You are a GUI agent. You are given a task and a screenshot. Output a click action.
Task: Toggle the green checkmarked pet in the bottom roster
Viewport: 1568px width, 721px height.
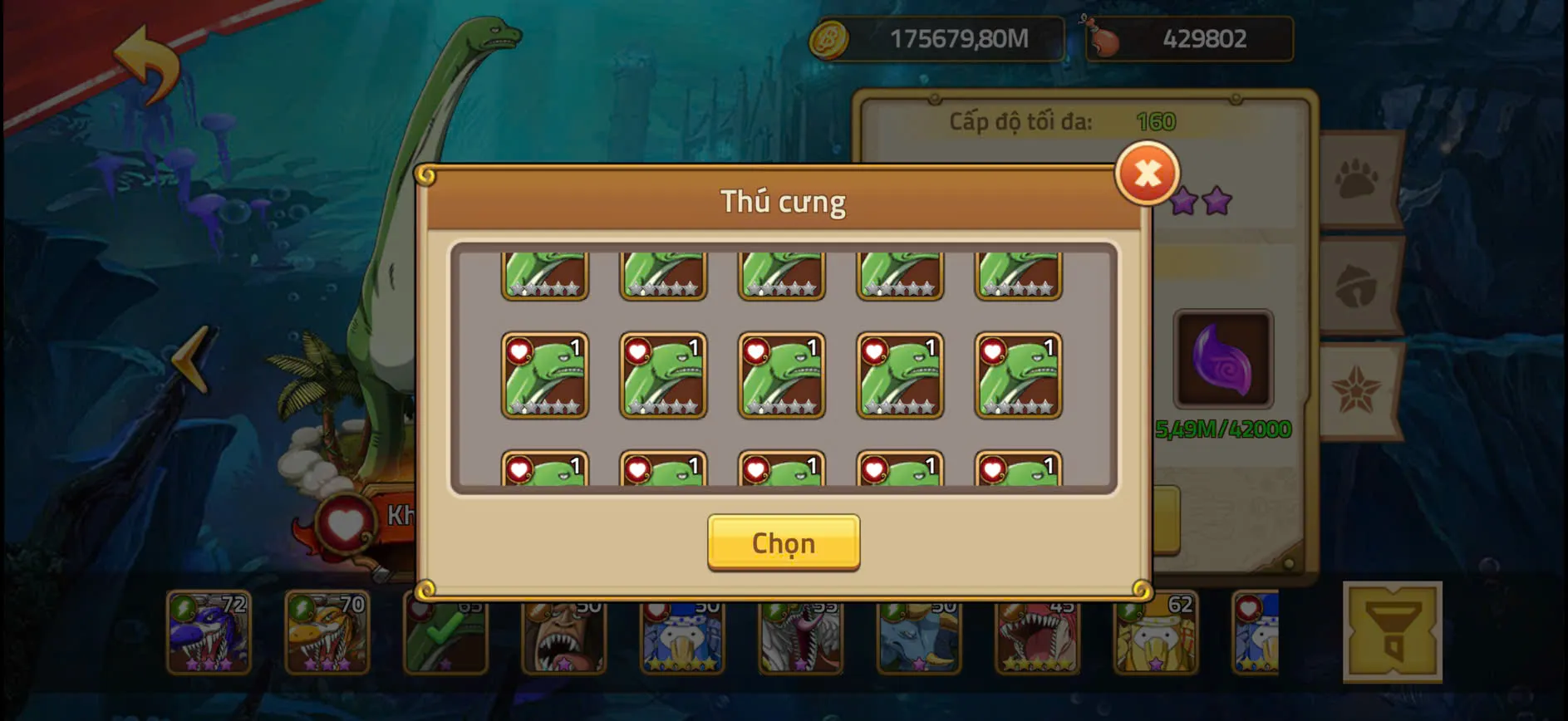tap(446, 634)
